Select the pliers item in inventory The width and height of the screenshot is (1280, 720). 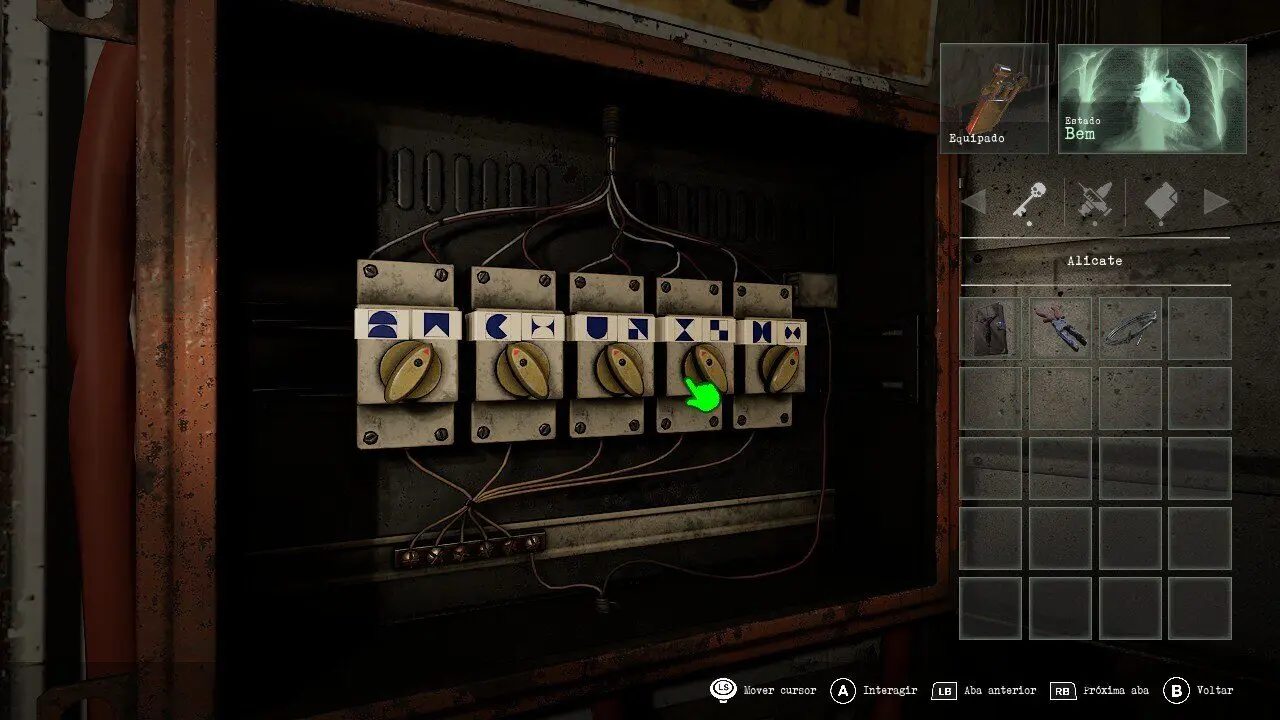[1060, 328]
